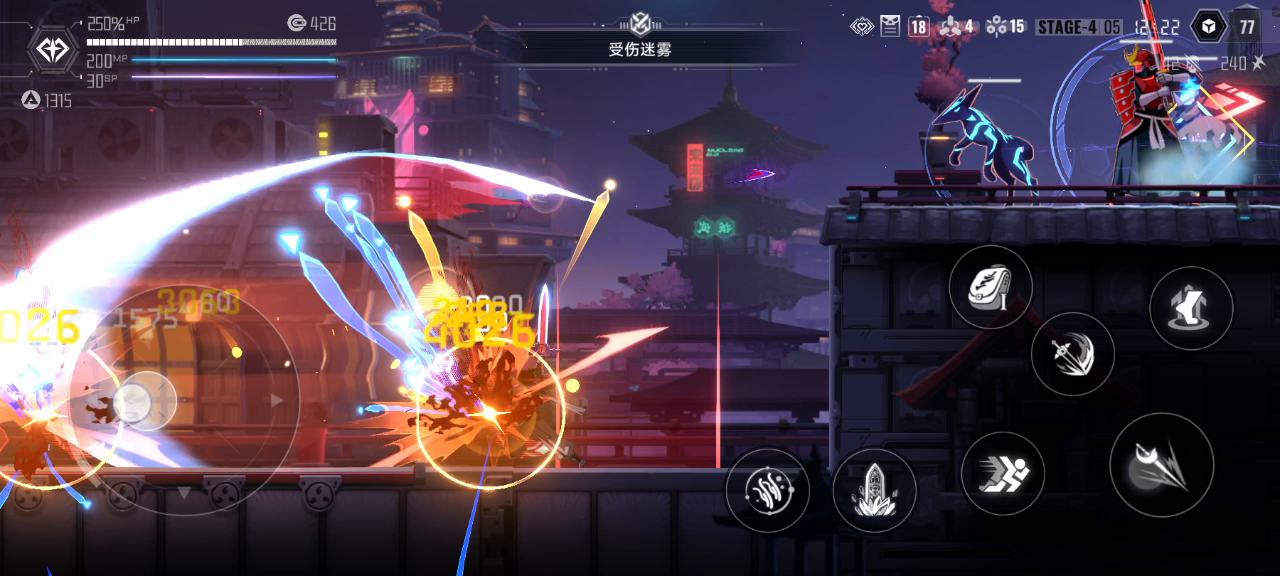Open the skull list icon
This screenshot has height=576, width=1280.
click(890, 27)
